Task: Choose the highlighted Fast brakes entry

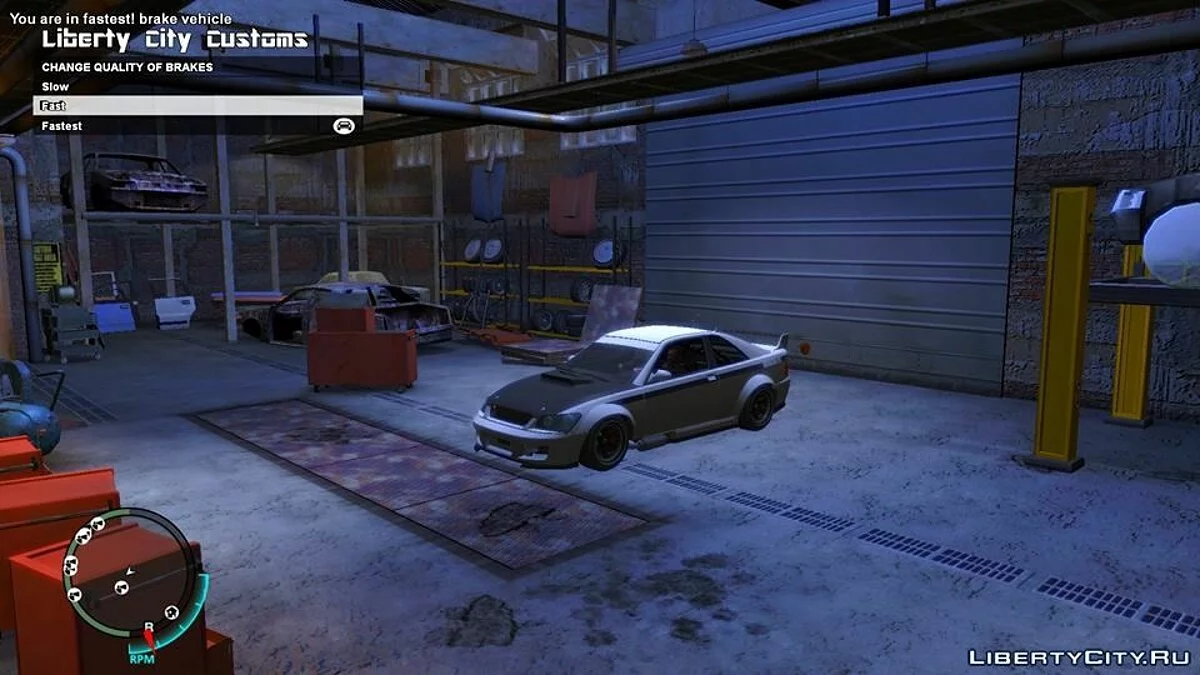Action: (200, 106)
